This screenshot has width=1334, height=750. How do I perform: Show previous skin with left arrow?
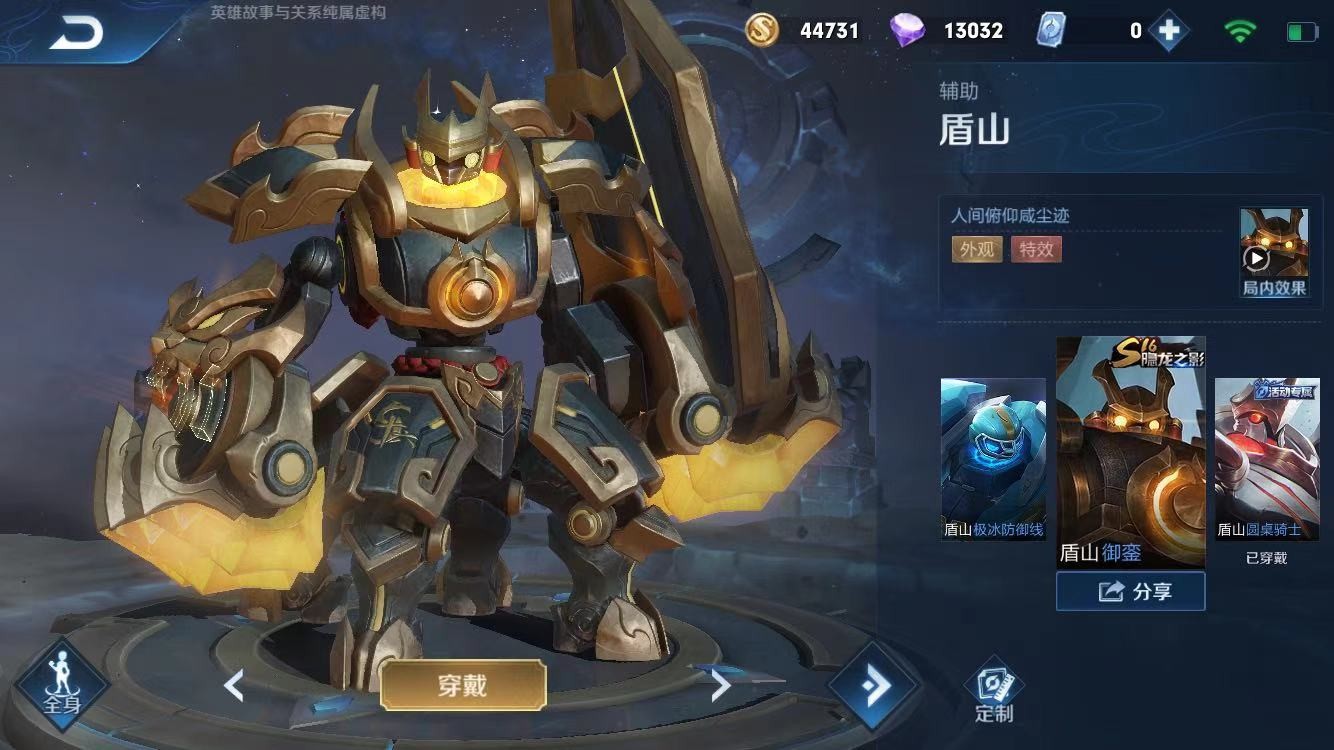[234, 685]
